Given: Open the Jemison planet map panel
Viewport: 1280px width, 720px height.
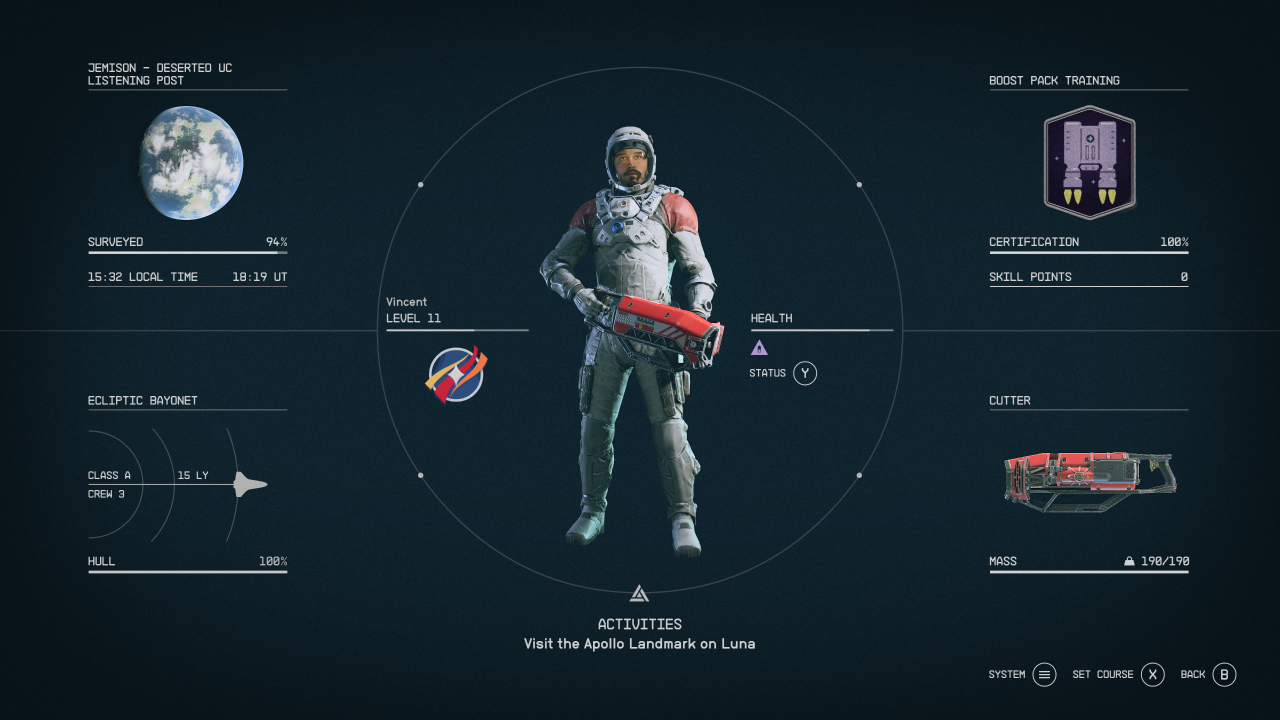Looking at the screenshot, I should click(191, 163).
